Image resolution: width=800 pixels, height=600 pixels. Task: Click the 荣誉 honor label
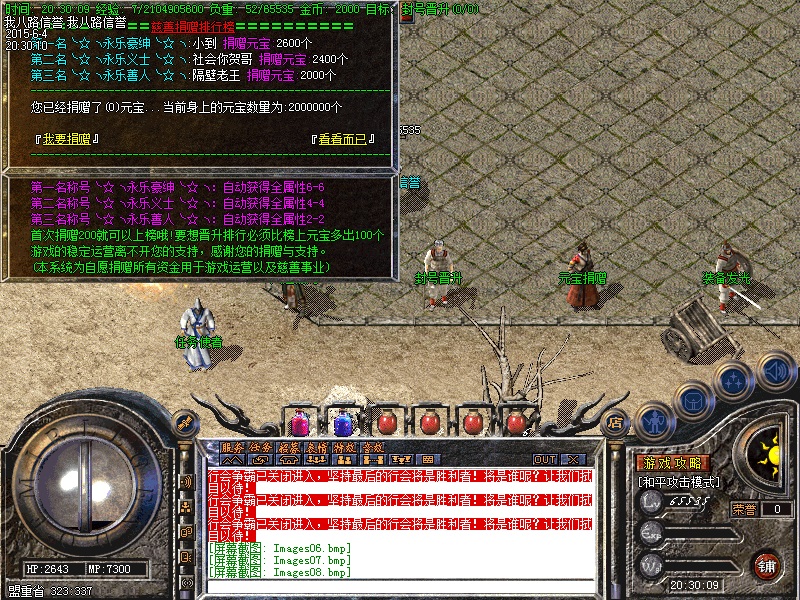744,509
